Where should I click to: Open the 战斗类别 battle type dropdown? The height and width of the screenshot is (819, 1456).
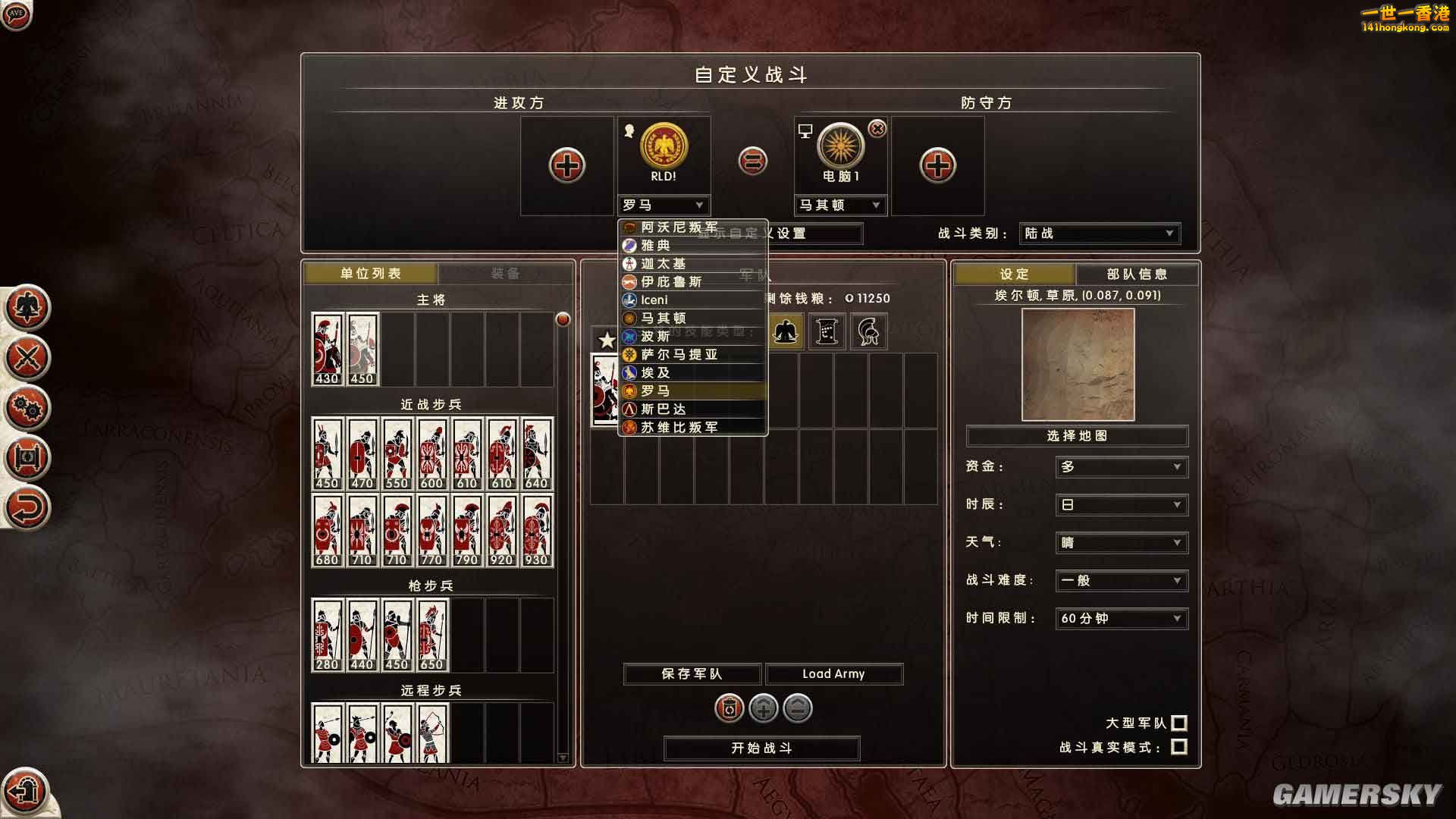[1100, 234]
